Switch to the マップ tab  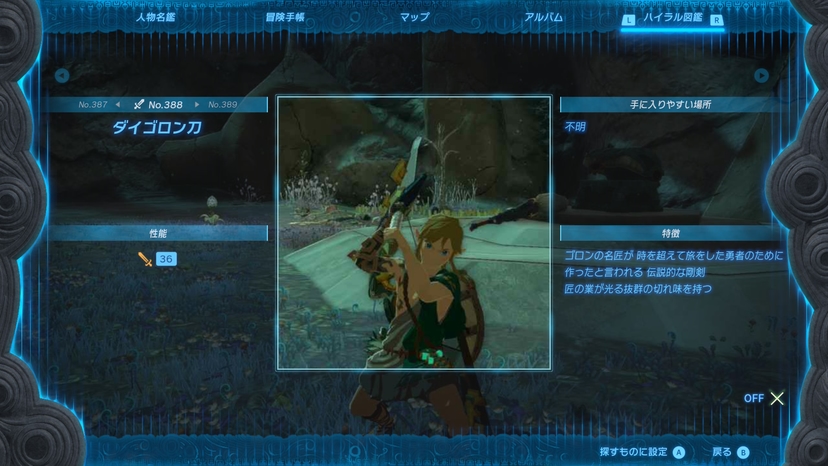click(414, 17)
